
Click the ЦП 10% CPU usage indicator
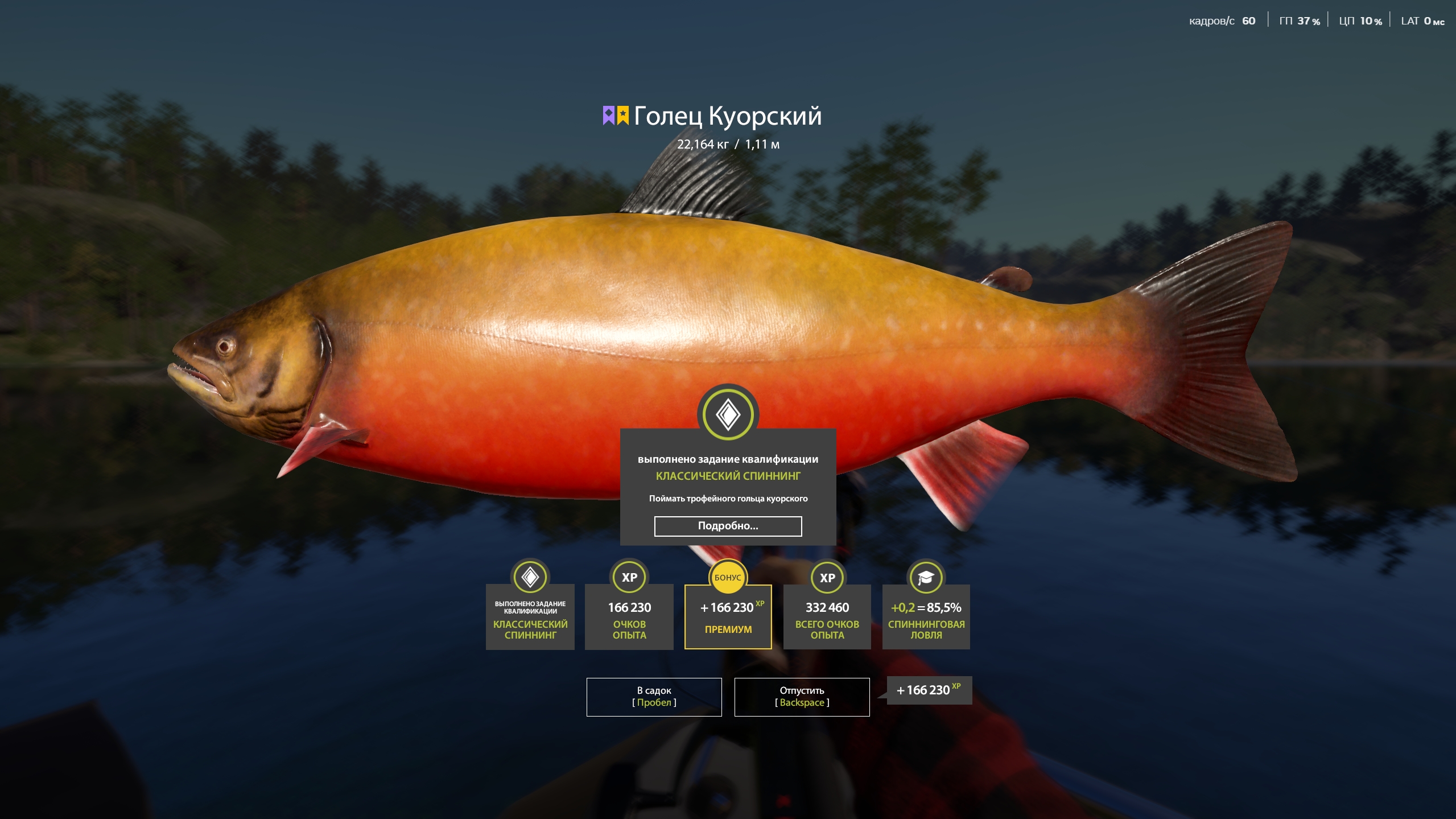(1361, 20)
